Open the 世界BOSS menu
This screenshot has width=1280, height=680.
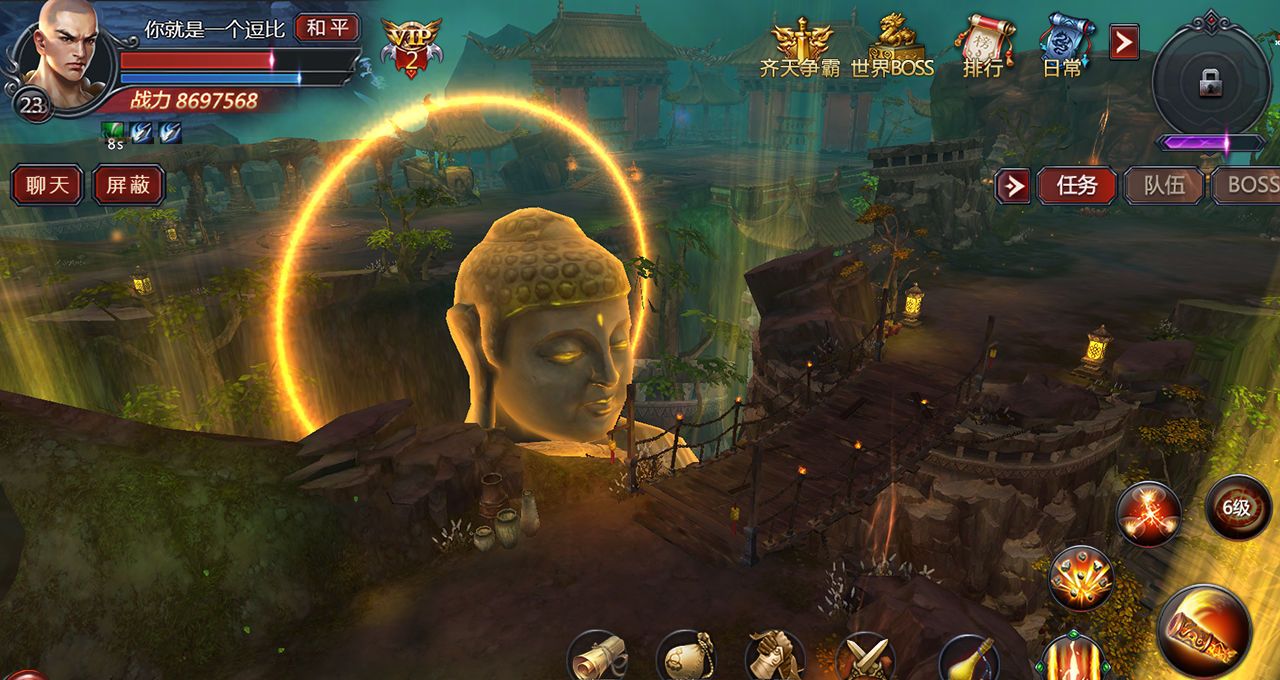pos(892,48)
